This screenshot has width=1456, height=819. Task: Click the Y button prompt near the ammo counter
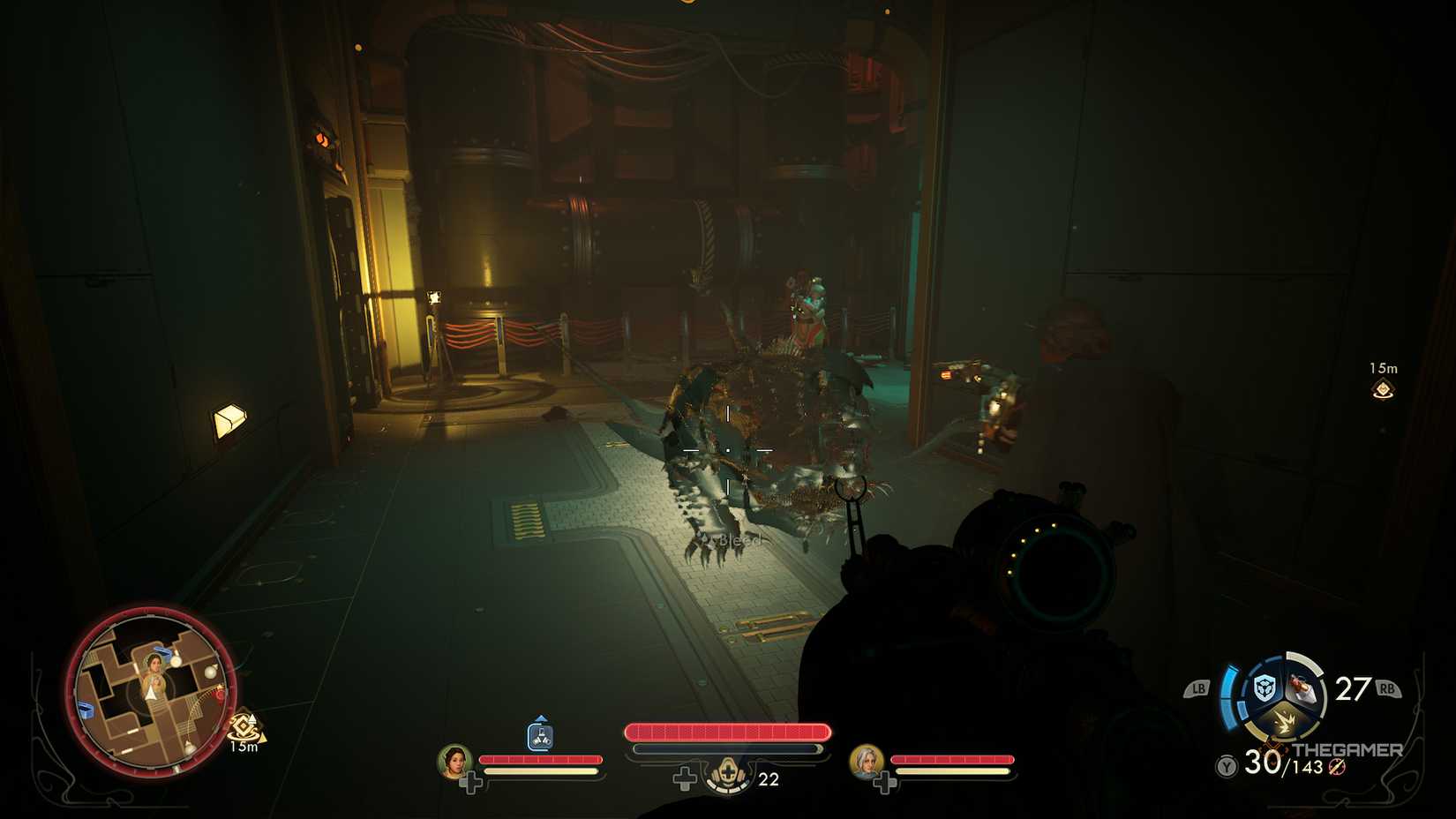(1226, 764)
